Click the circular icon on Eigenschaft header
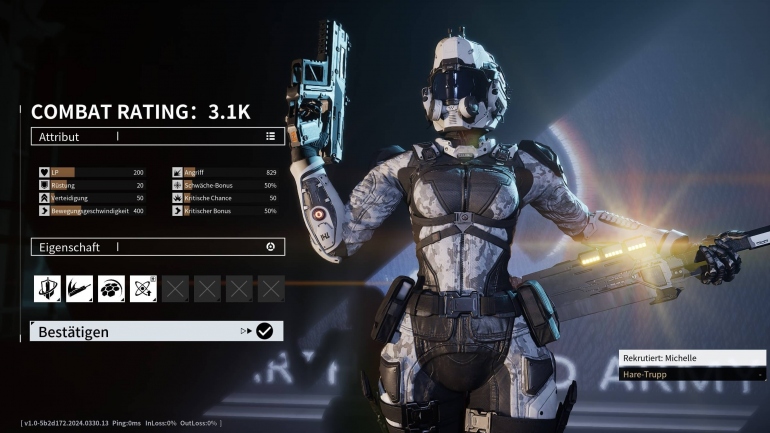770x433 pixels. coord(270,246)
